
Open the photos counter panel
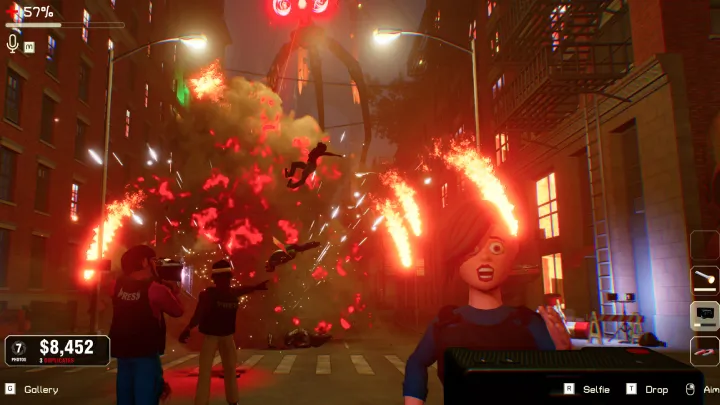(21, 349)
